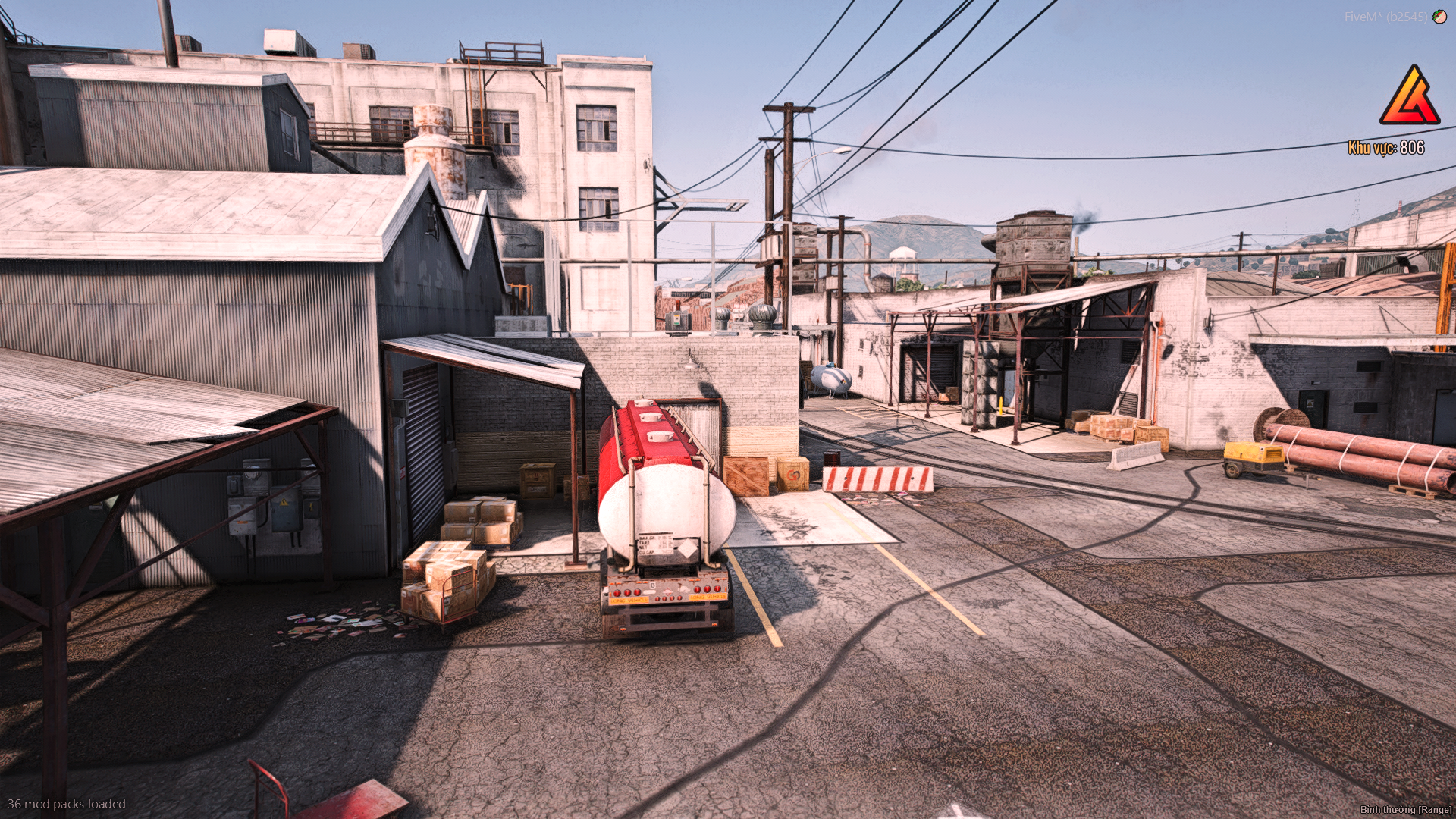This screenshot has width=1456, height=819.
Task: Click the orange triangle server logo
Action: [1409, 97]
